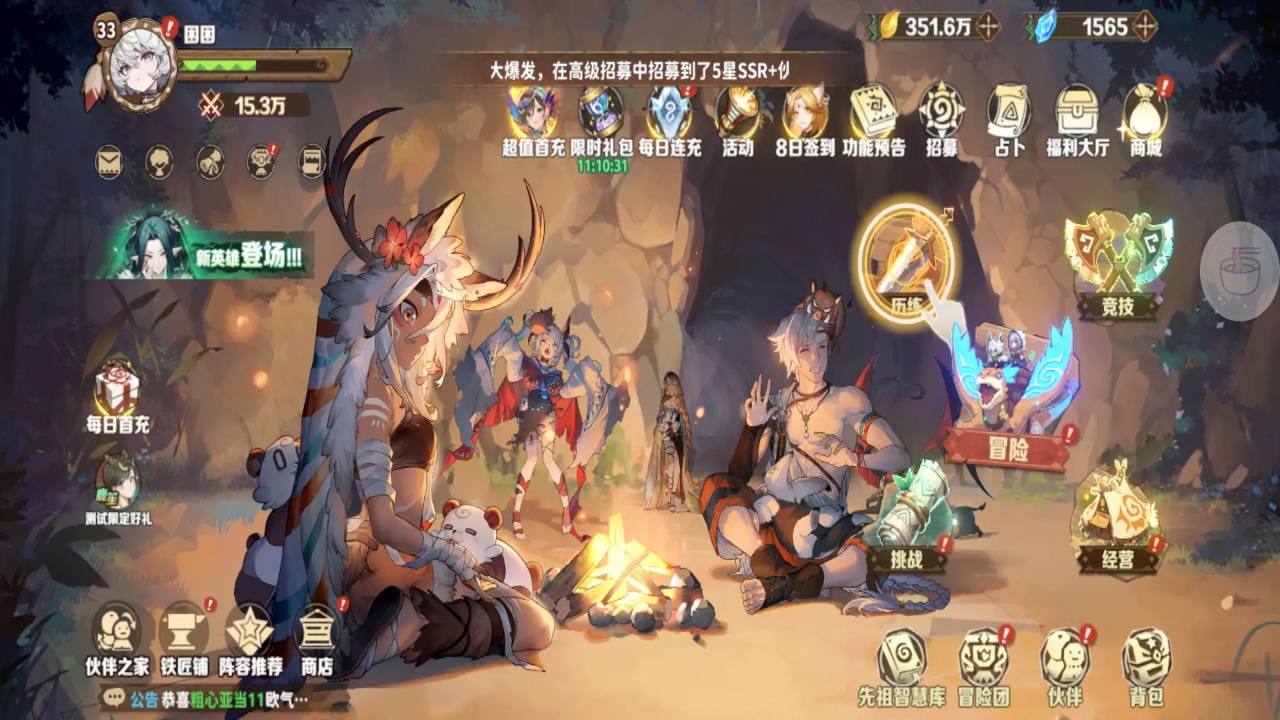Enter the 竞技 arena
Viewport: 1280px width, 720px height.
[x=1117, y=258]
